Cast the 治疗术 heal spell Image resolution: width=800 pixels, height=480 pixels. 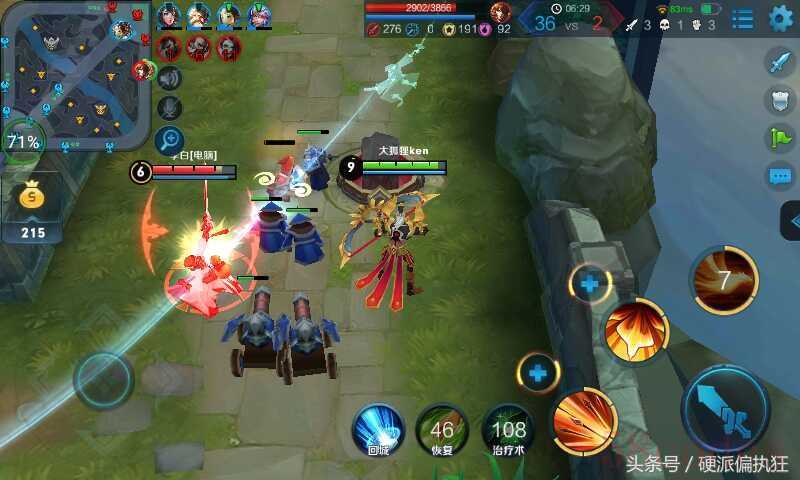(508, 430)
